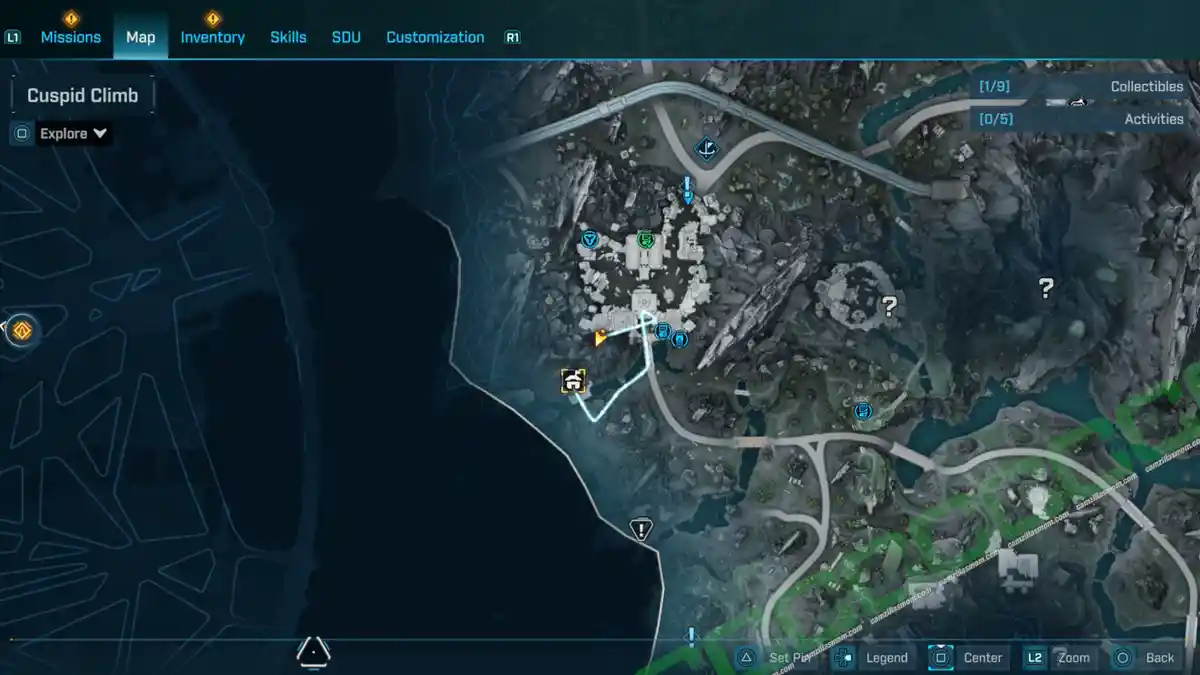This screenshot has height=675, width=1200.
Task: Show the Activities tracker row
Action: (1083, 119)
